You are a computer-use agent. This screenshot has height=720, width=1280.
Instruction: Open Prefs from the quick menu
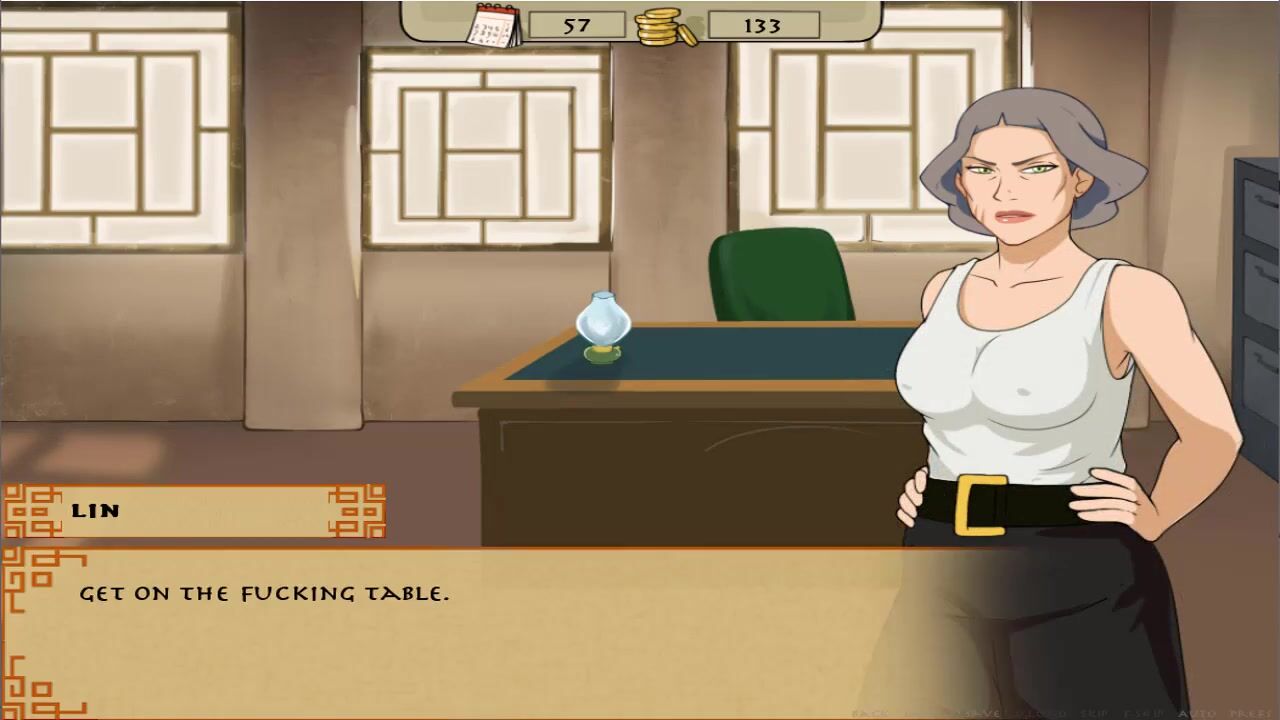coord(1250,714)
